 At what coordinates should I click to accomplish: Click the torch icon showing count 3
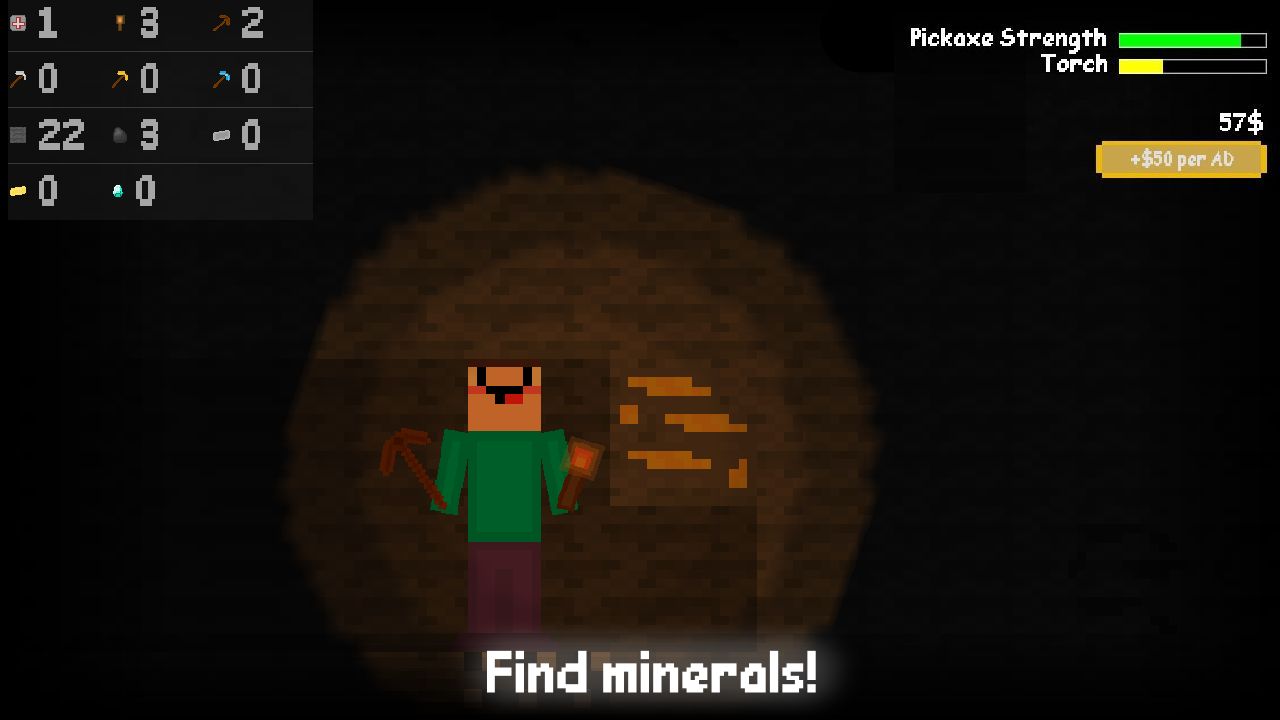click(120, 22)
